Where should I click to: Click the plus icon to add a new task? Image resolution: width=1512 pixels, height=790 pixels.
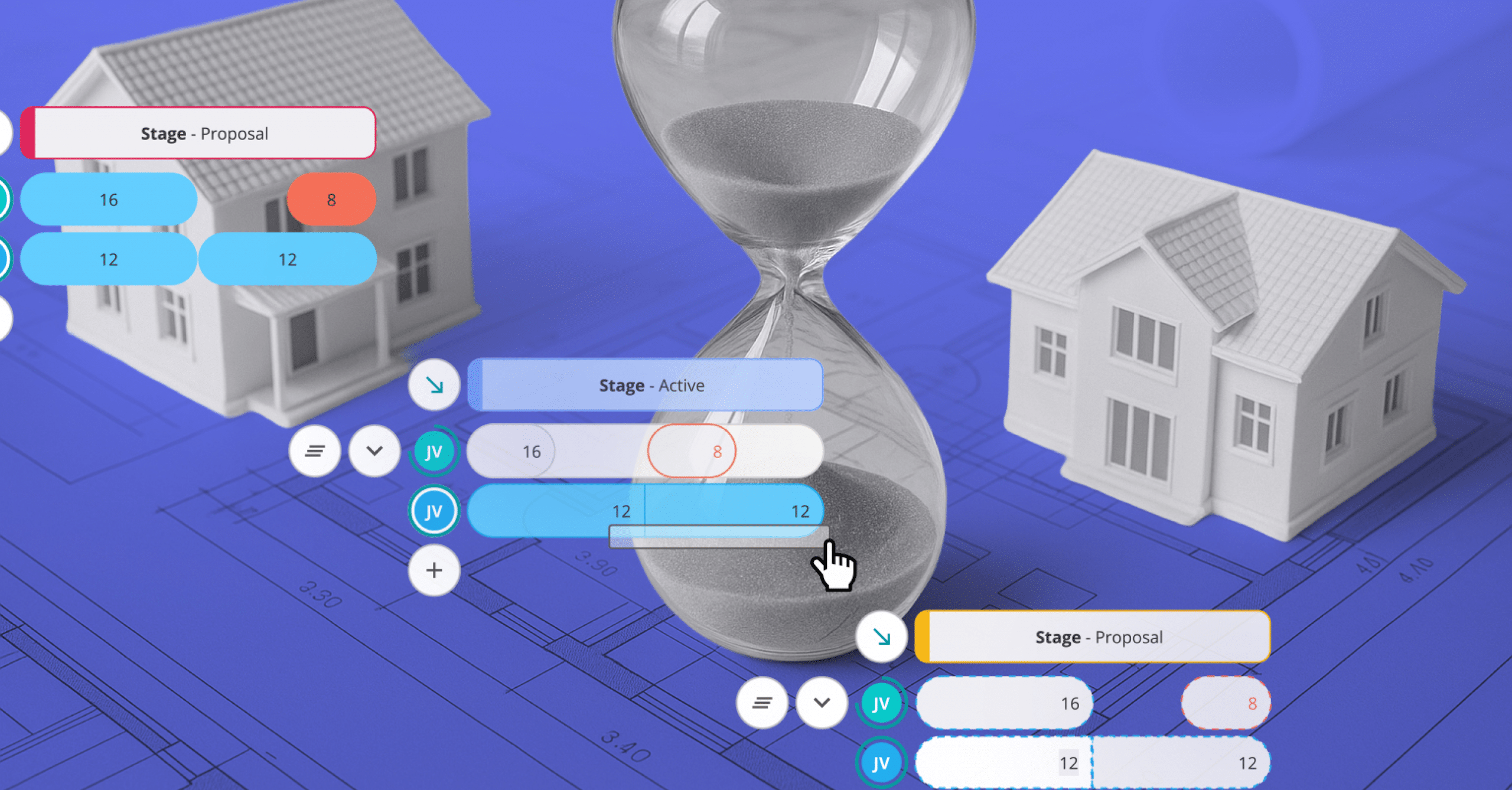(x=434, y=570)
